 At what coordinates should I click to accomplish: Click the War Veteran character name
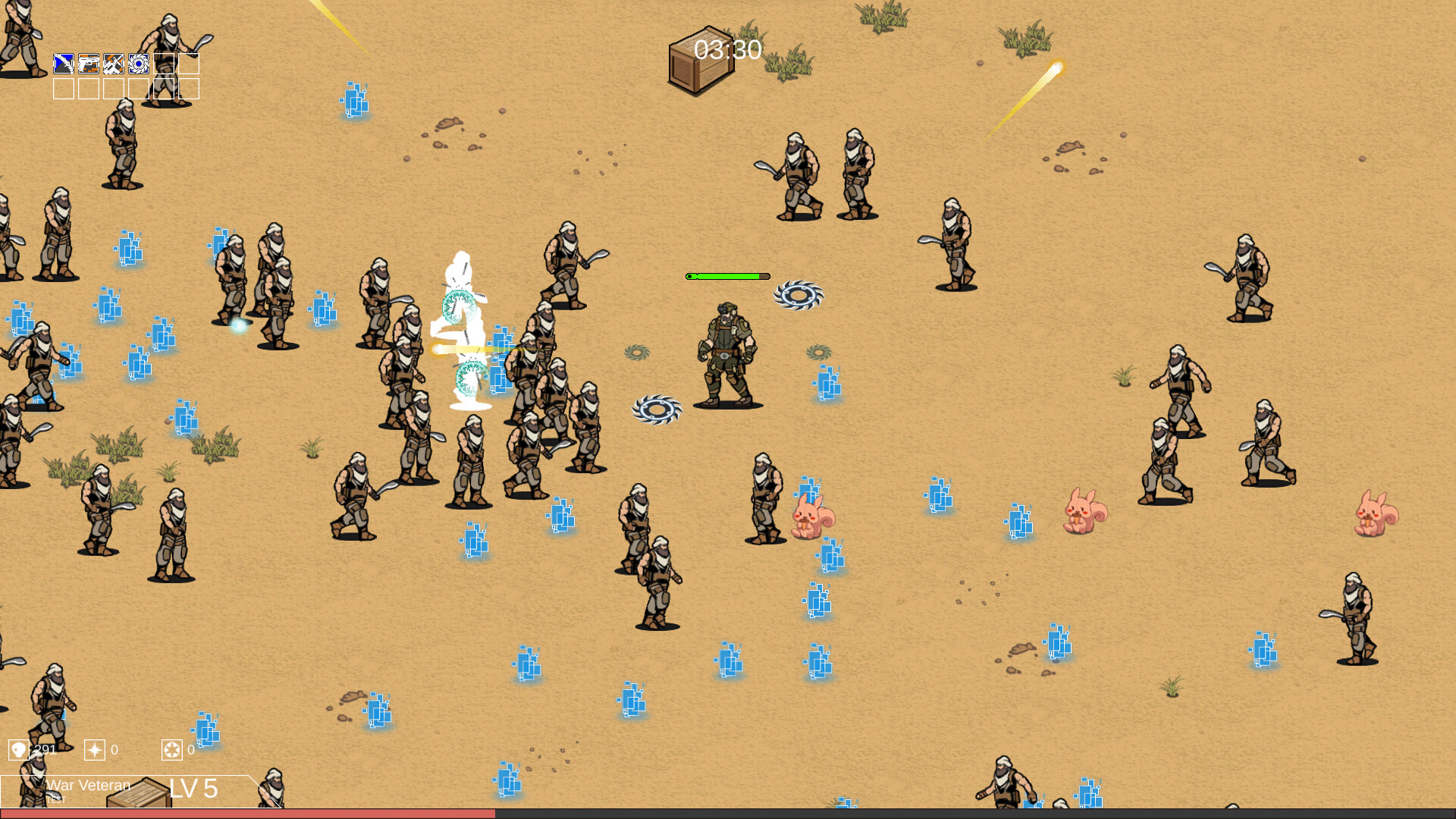(89, 784)
